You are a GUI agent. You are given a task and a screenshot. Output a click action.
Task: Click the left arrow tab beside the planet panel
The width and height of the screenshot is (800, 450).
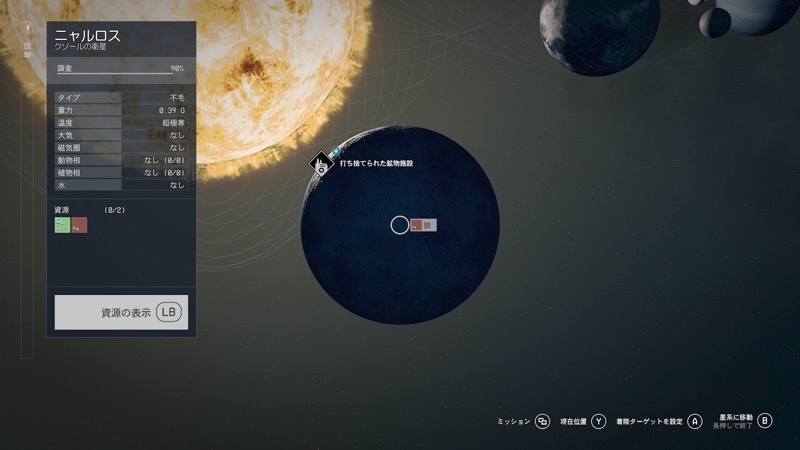click(28, 30)
